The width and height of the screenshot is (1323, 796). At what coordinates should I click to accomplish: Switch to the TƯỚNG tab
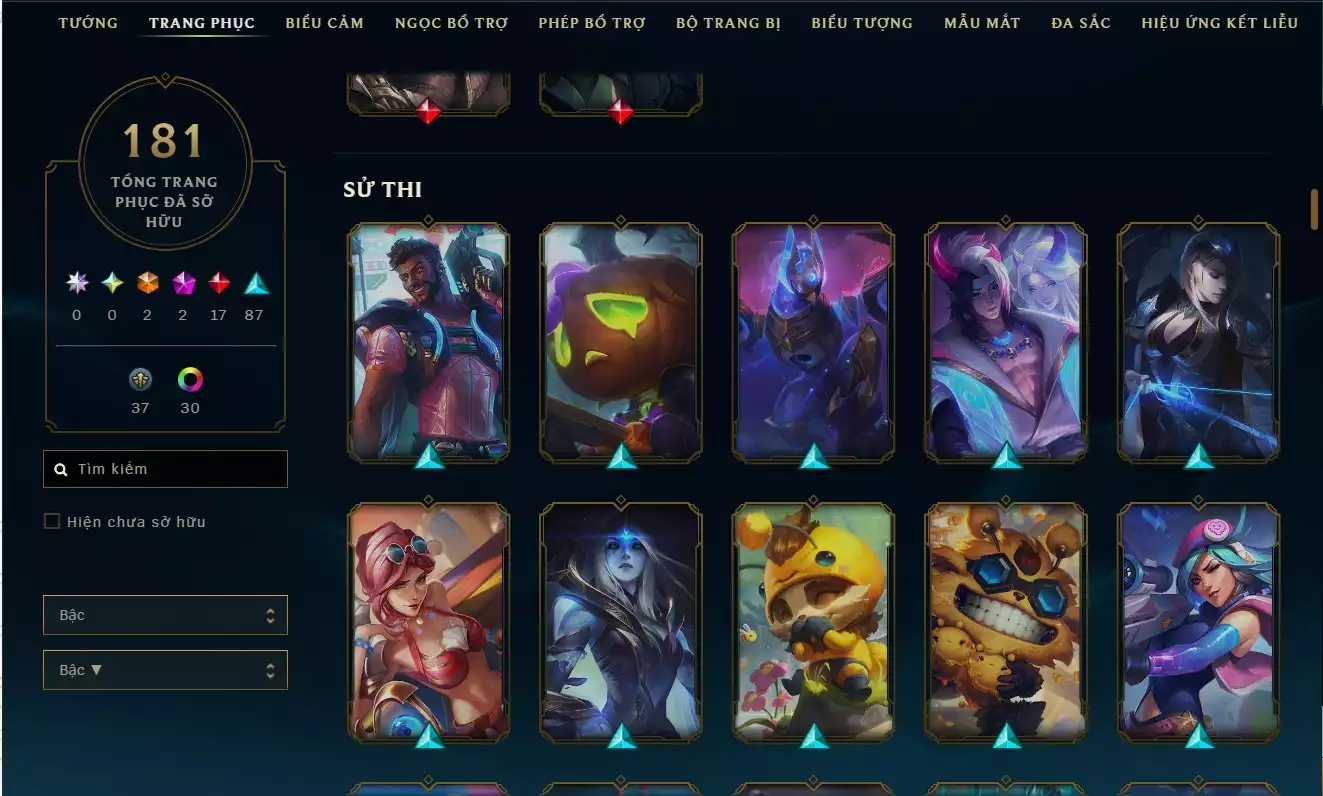[88, 22]
